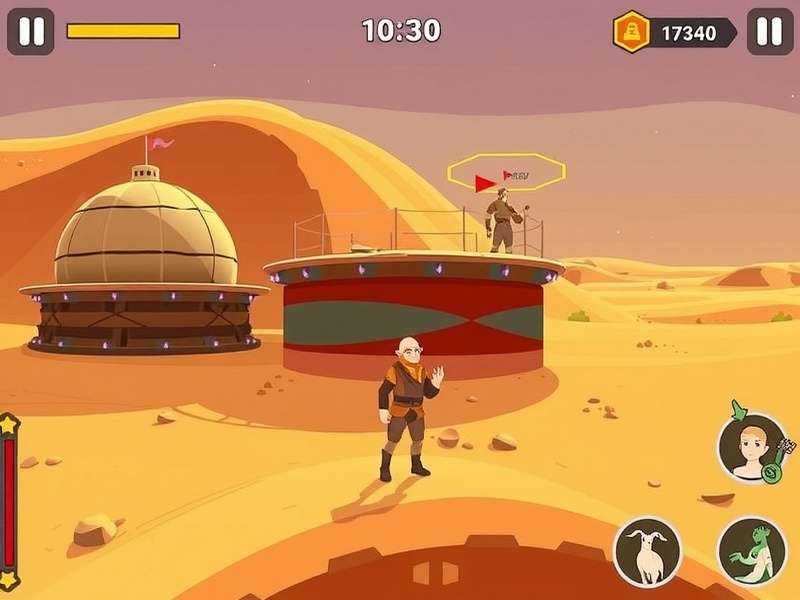The height and width of the screenshot is (600, 800).
Task: Tap the pause button beside the yellow bar
Action: click(x=31, y=32)
